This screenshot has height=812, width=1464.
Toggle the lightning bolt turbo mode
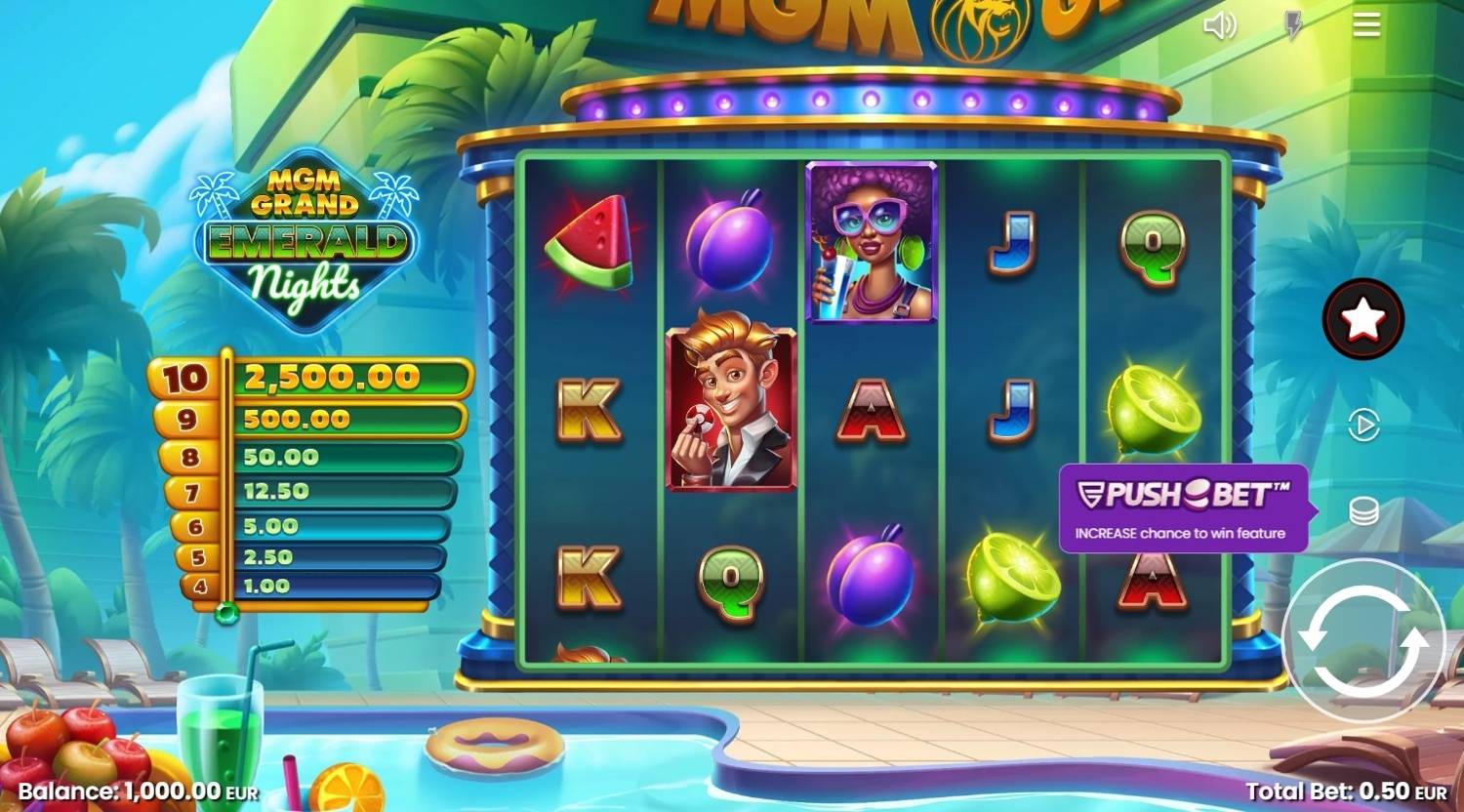(1293, 25)
